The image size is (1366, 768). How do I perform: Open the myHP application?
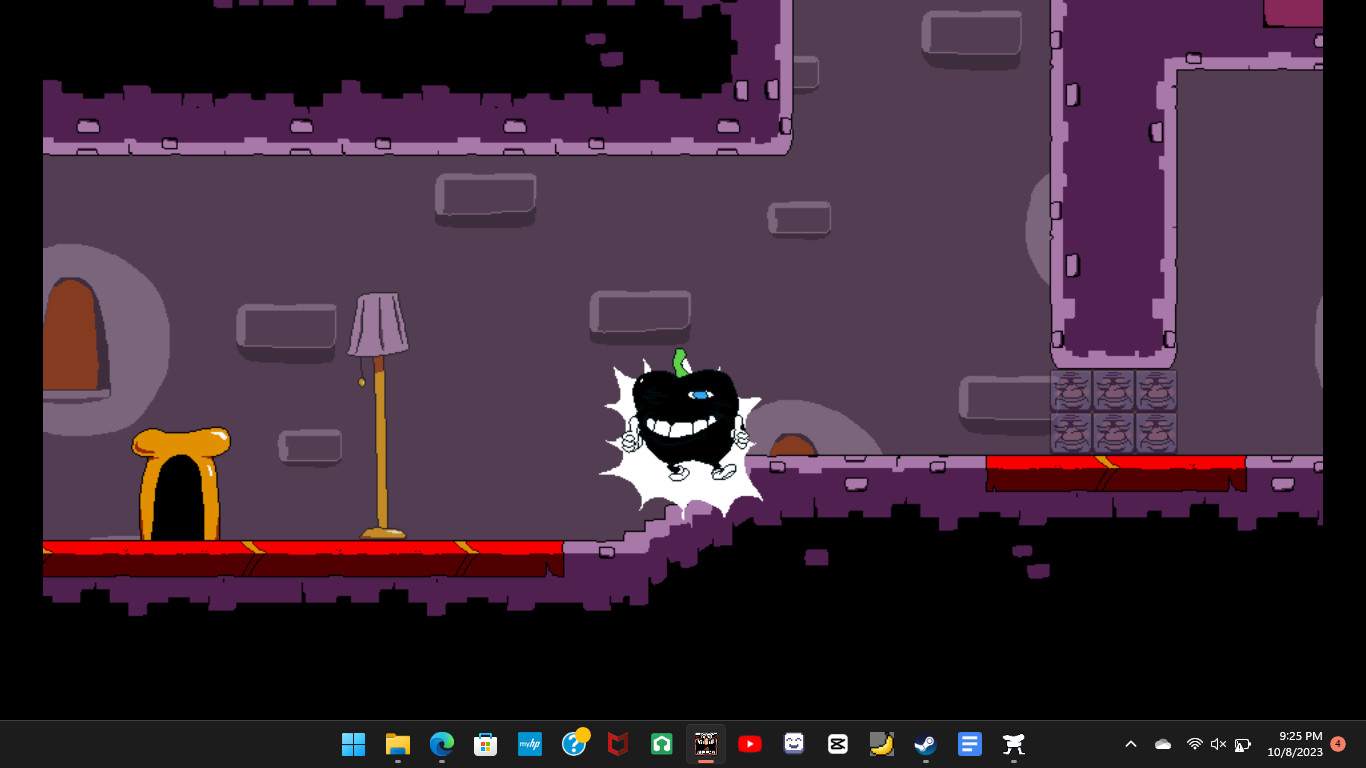pos(529,744)
